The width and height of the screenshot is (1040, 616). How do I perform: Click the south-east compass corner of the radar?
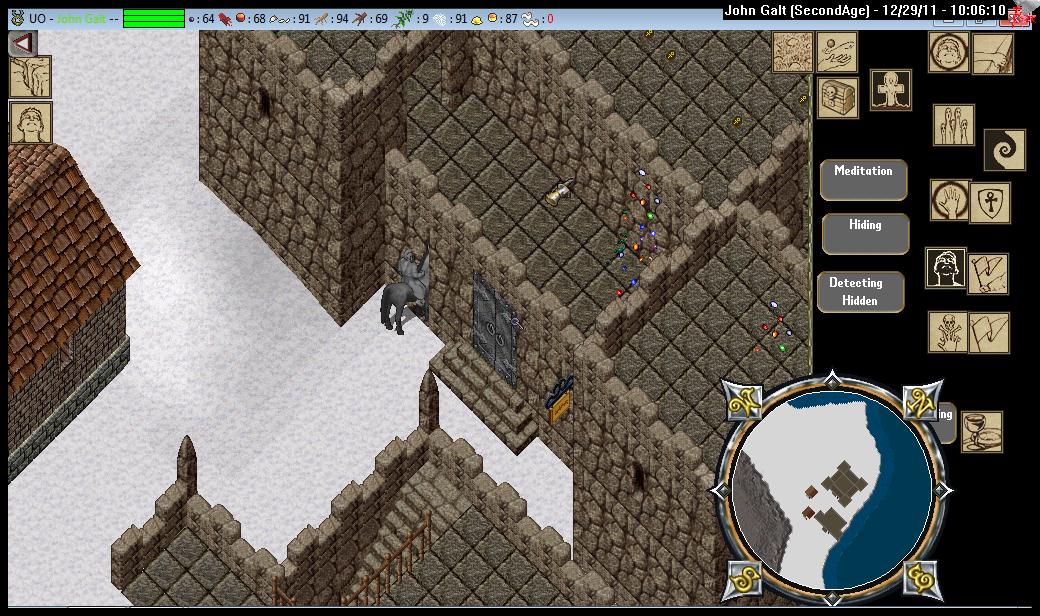click(919, 576)
